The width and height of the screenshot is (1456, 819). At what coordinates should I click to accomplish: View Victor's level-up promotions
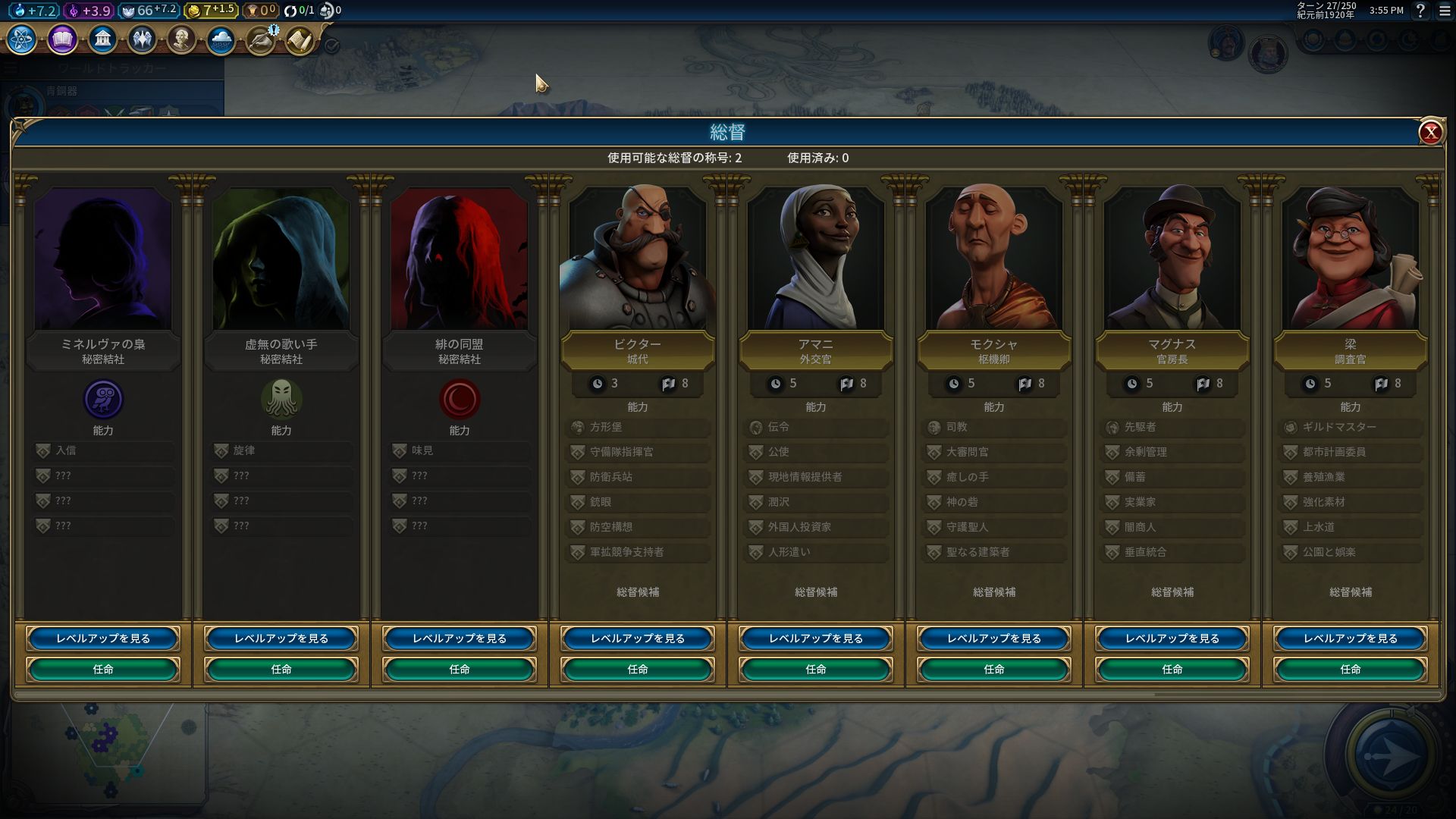(x=637, y=639)
